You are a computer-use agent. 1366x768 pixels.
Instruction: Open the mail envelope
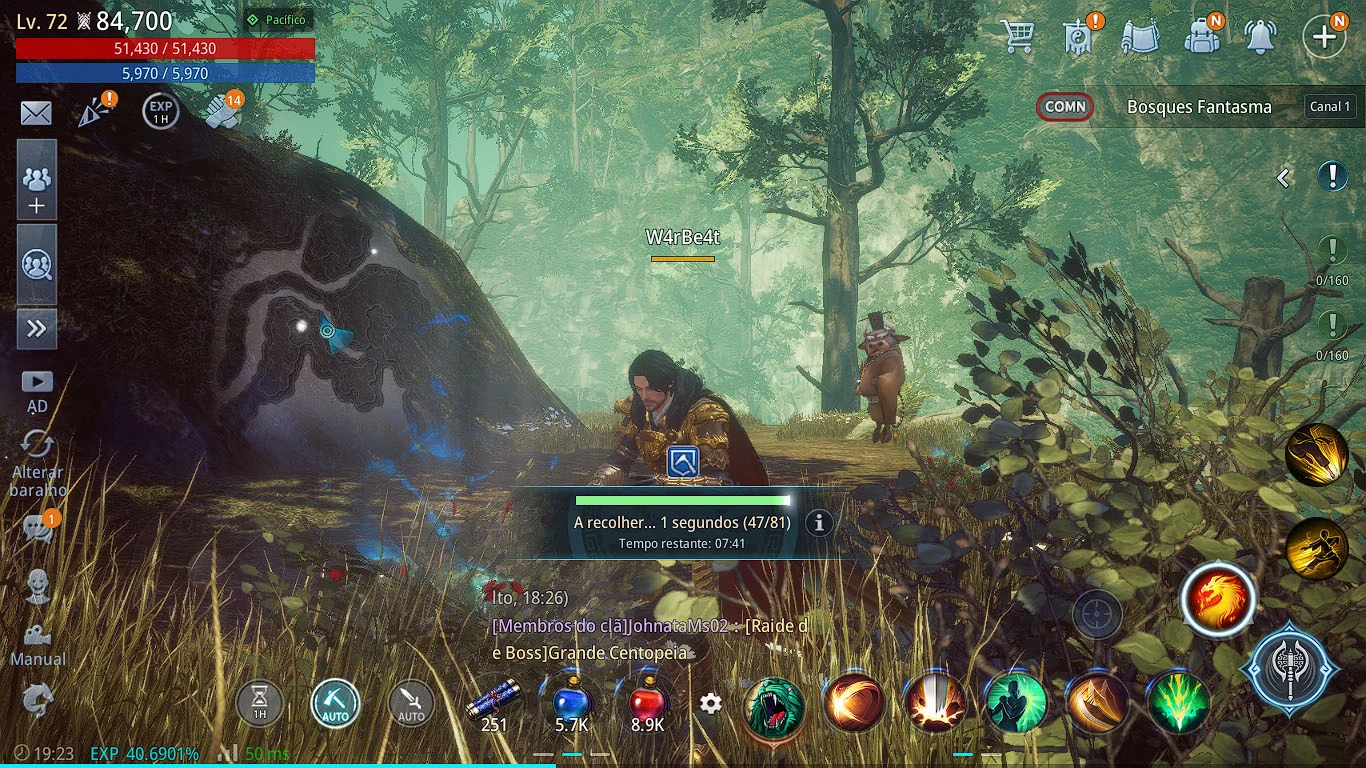click(36, 113)
